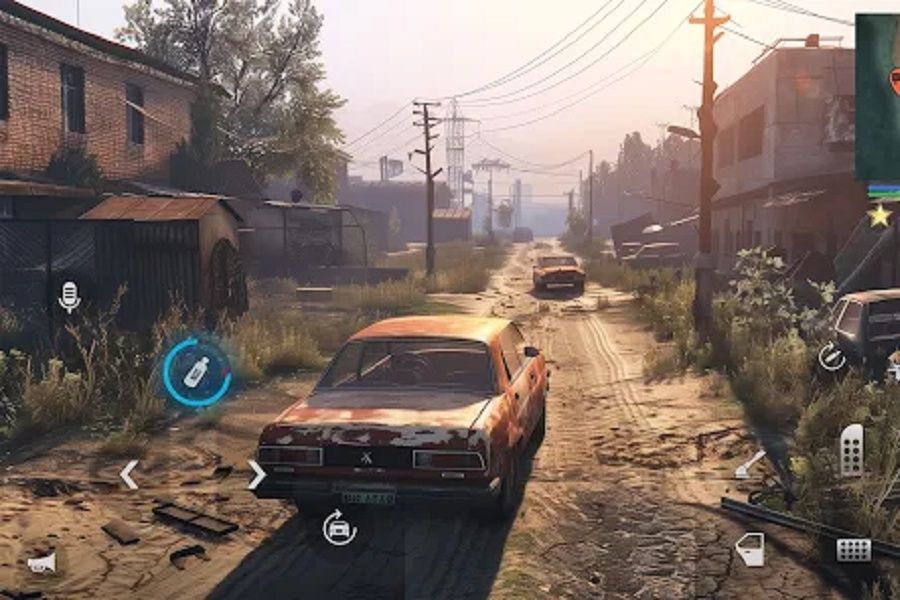Viewport: 900px width, 600px height.
Task: Pull the handbrake lever icon
Action: coord(750,465)
